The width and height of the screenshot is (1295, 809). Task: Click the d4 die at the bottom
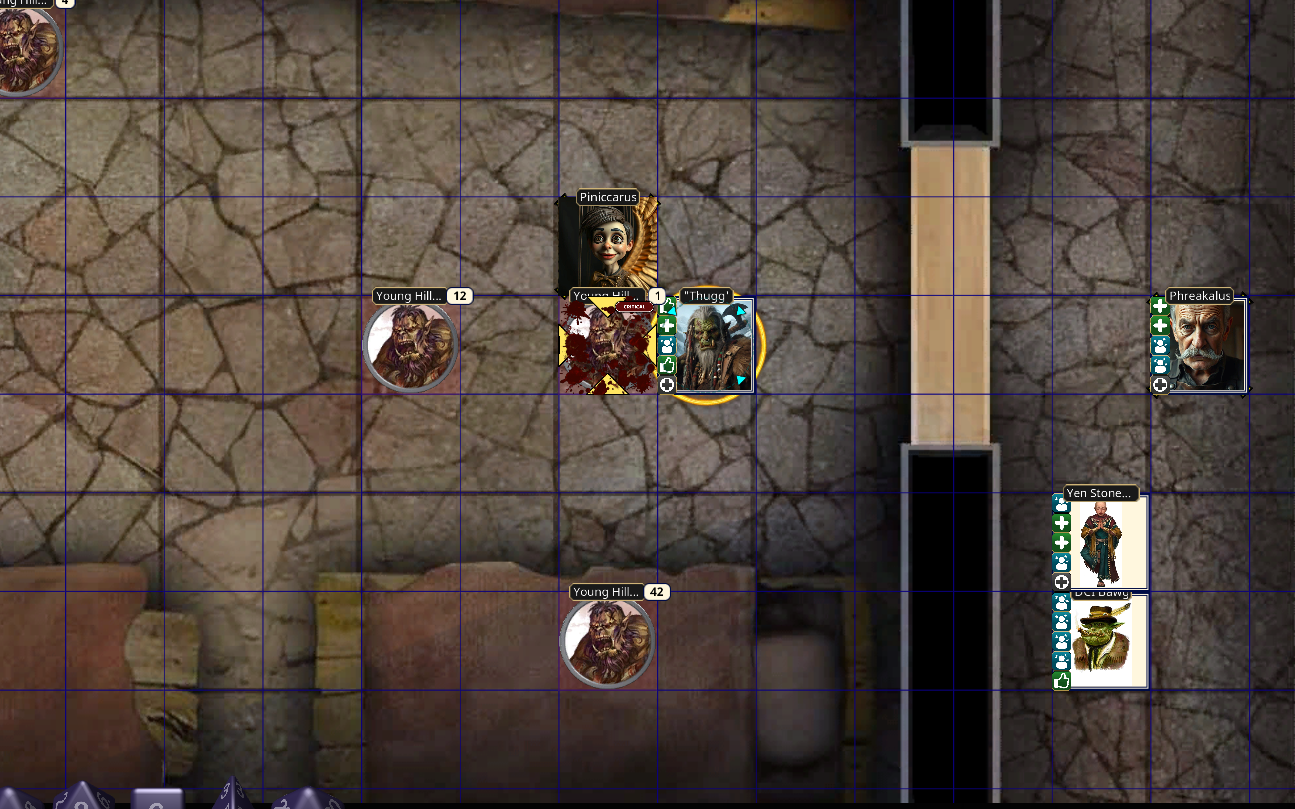230,797
